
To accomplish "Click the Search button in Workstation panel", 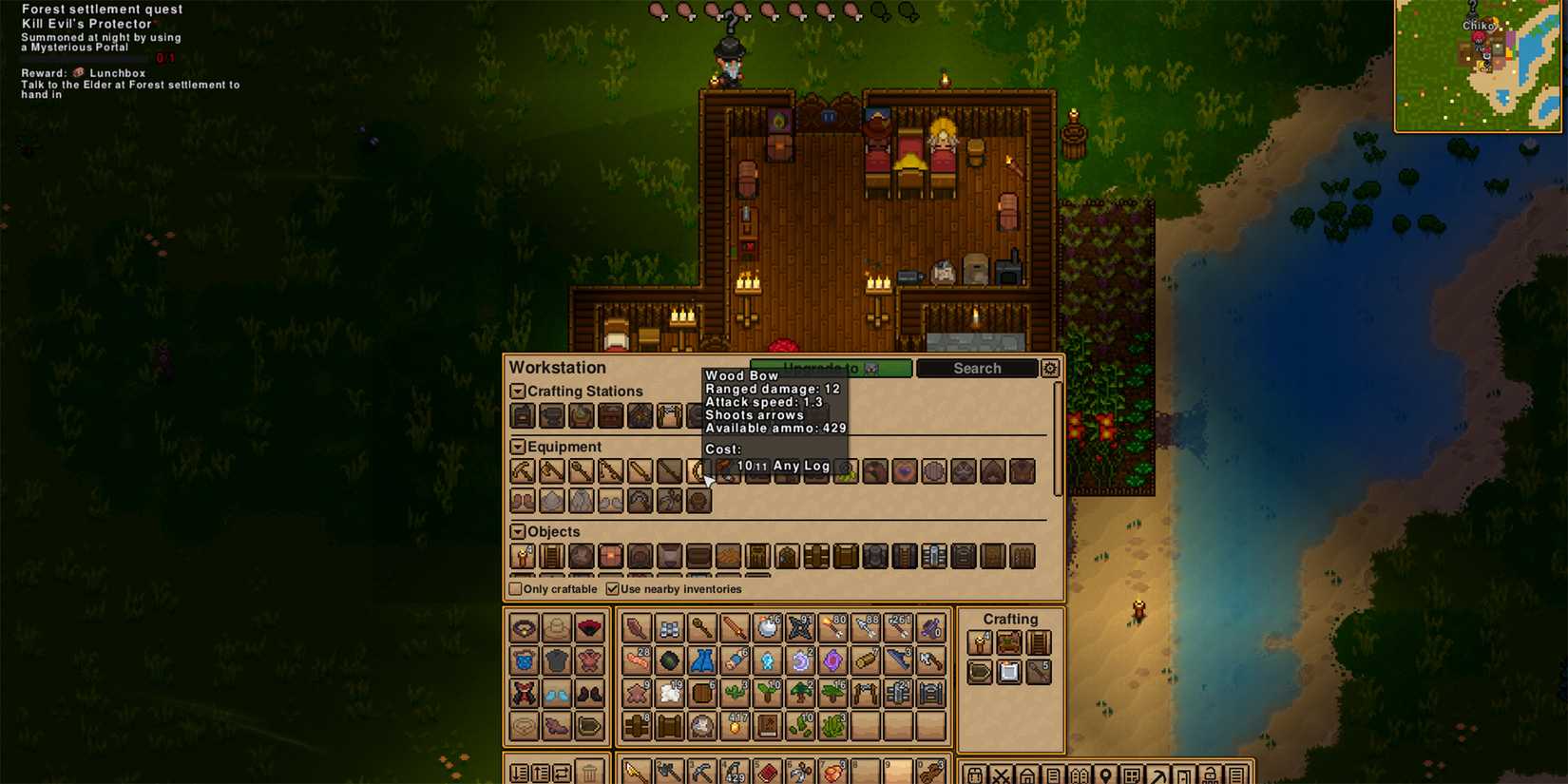I will [x=976, y=369].
